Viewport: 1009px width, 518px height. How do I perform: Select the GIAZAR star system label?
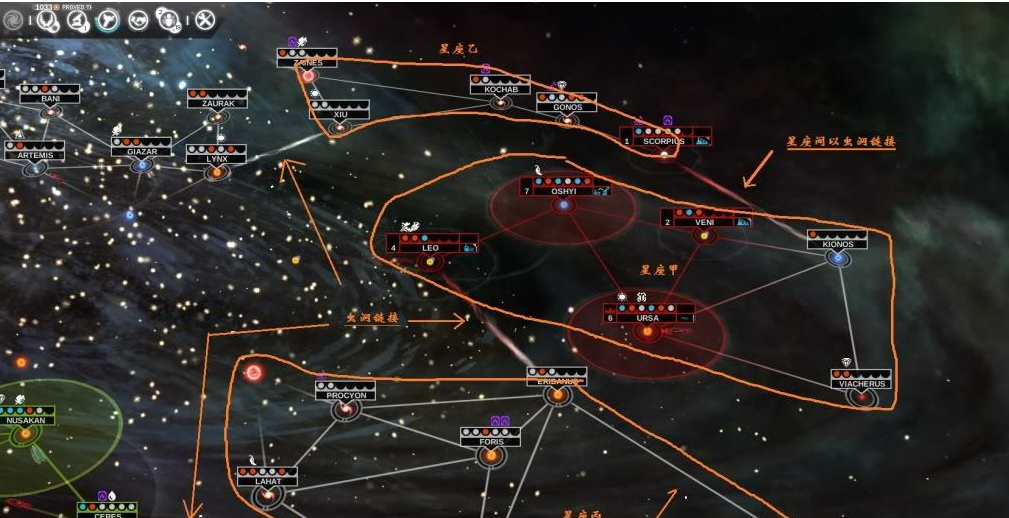click(x=141, y=152)
